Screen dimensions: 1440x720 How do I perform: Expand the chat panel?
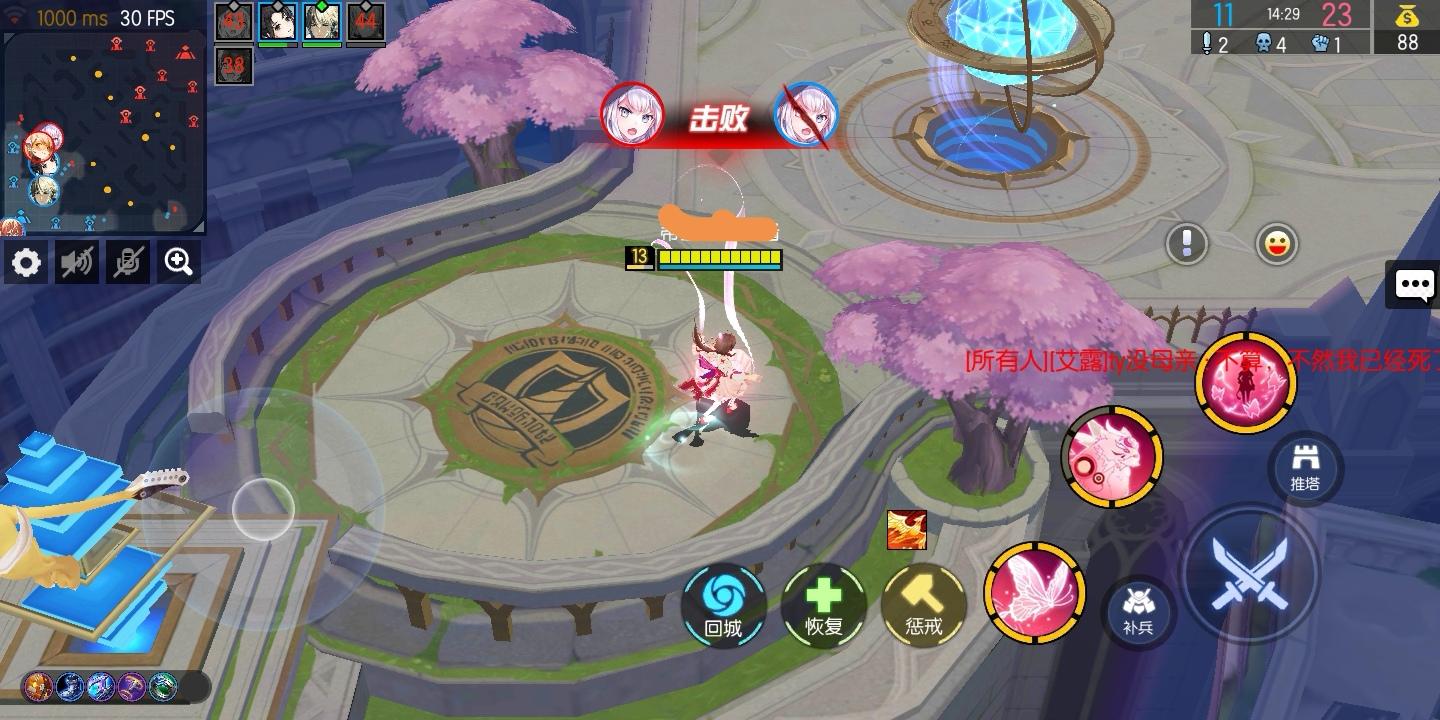[x=1413, y=285]
